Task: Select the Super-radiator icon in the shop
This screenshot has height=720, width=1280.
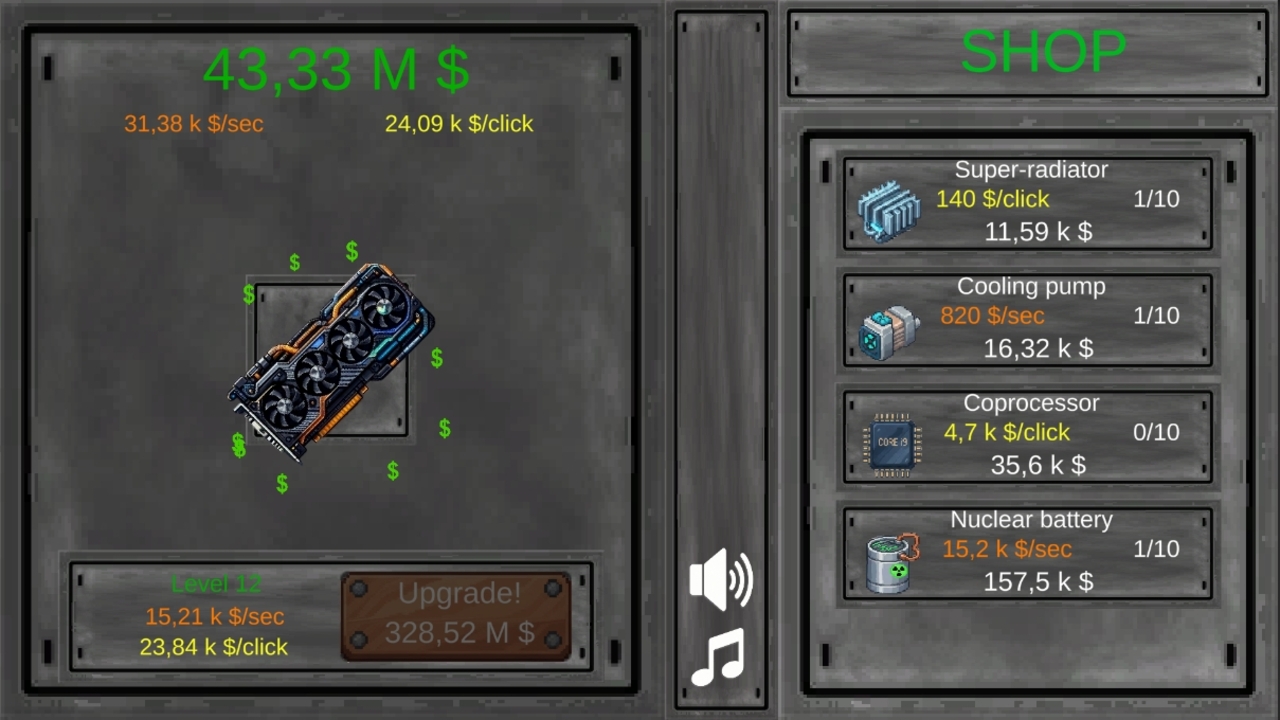Action: click(x=889, y=208)
